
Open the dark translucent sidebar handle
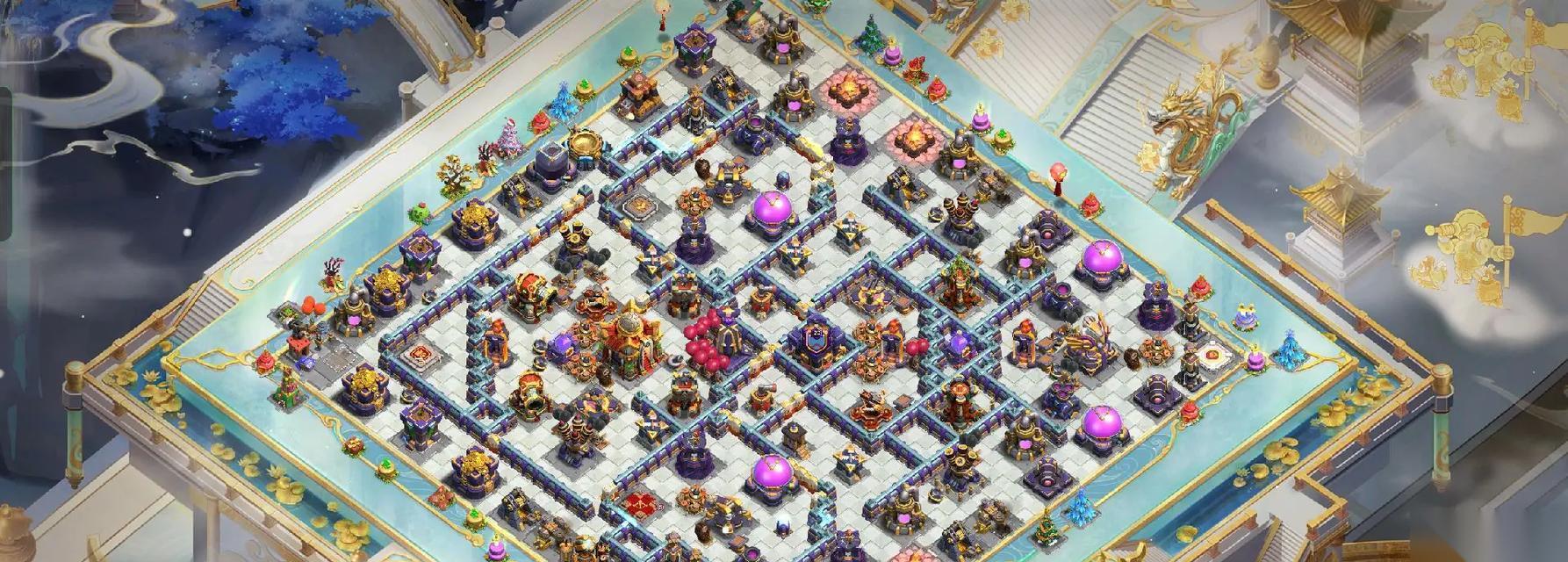coord(4,164)
